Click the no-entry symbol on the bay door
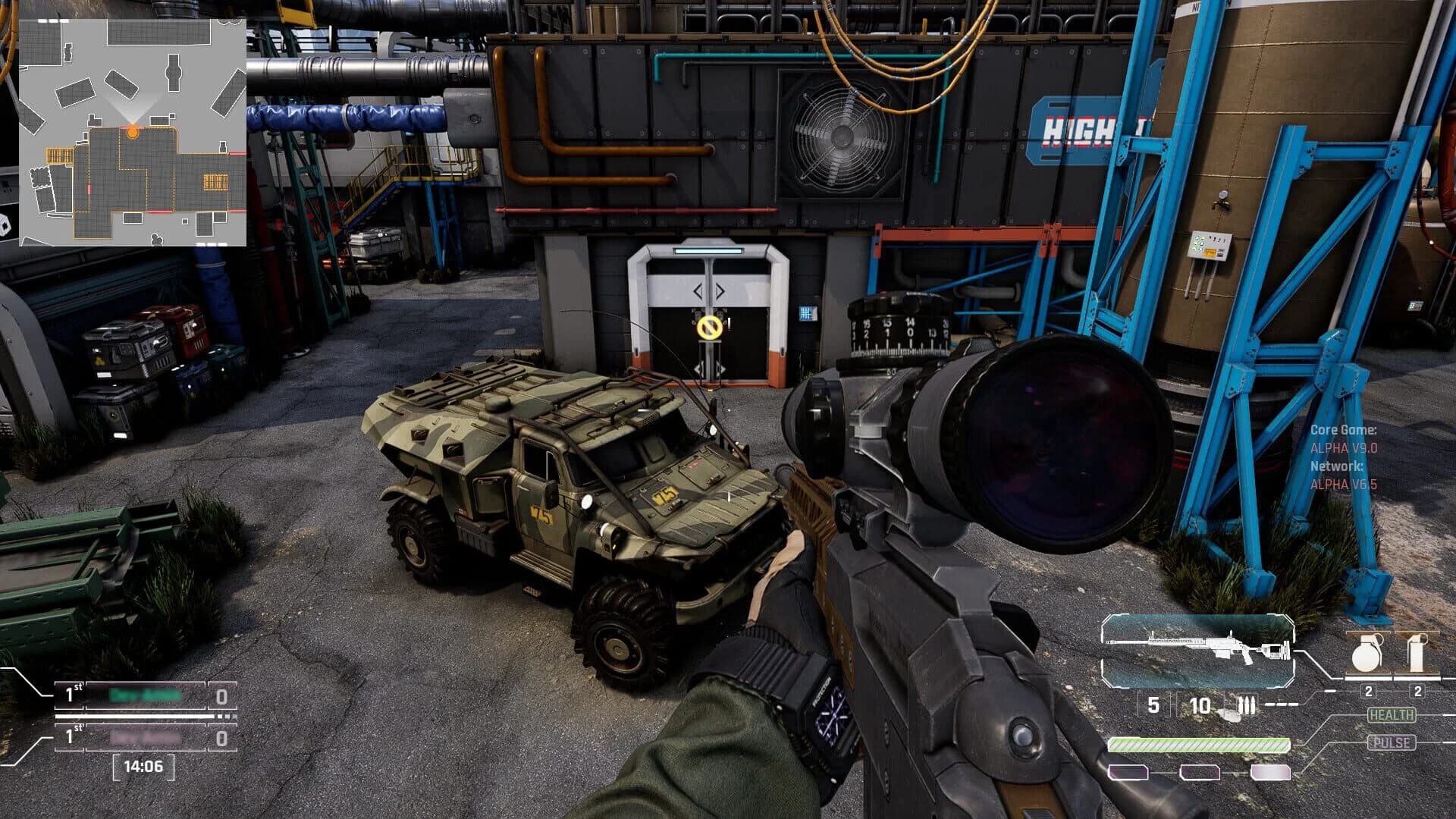This screenshot has height=819, width=1456. pos(711,328)
